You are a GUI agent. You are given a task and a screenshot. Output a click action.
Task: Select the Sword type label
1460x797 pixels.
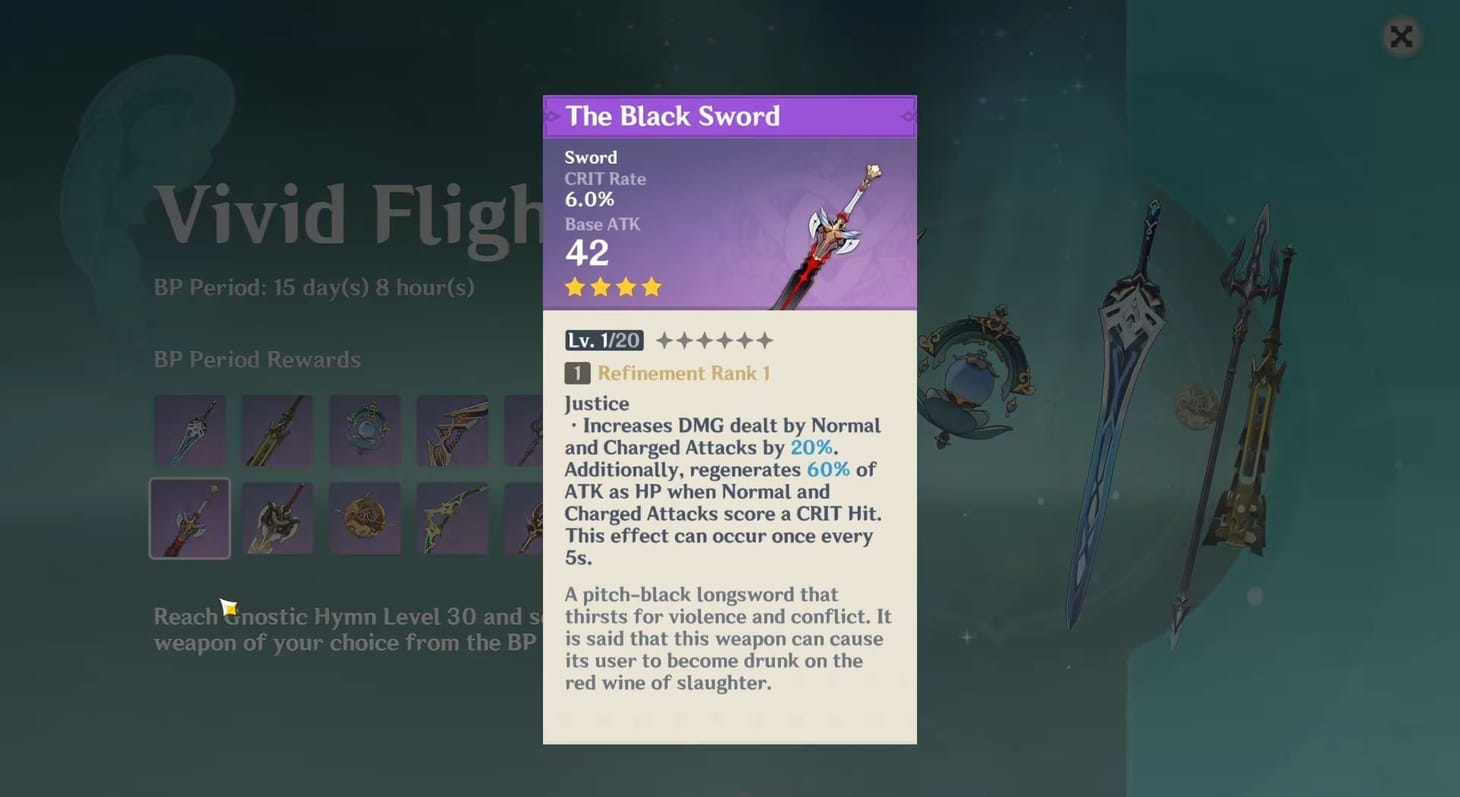[591, 157]
